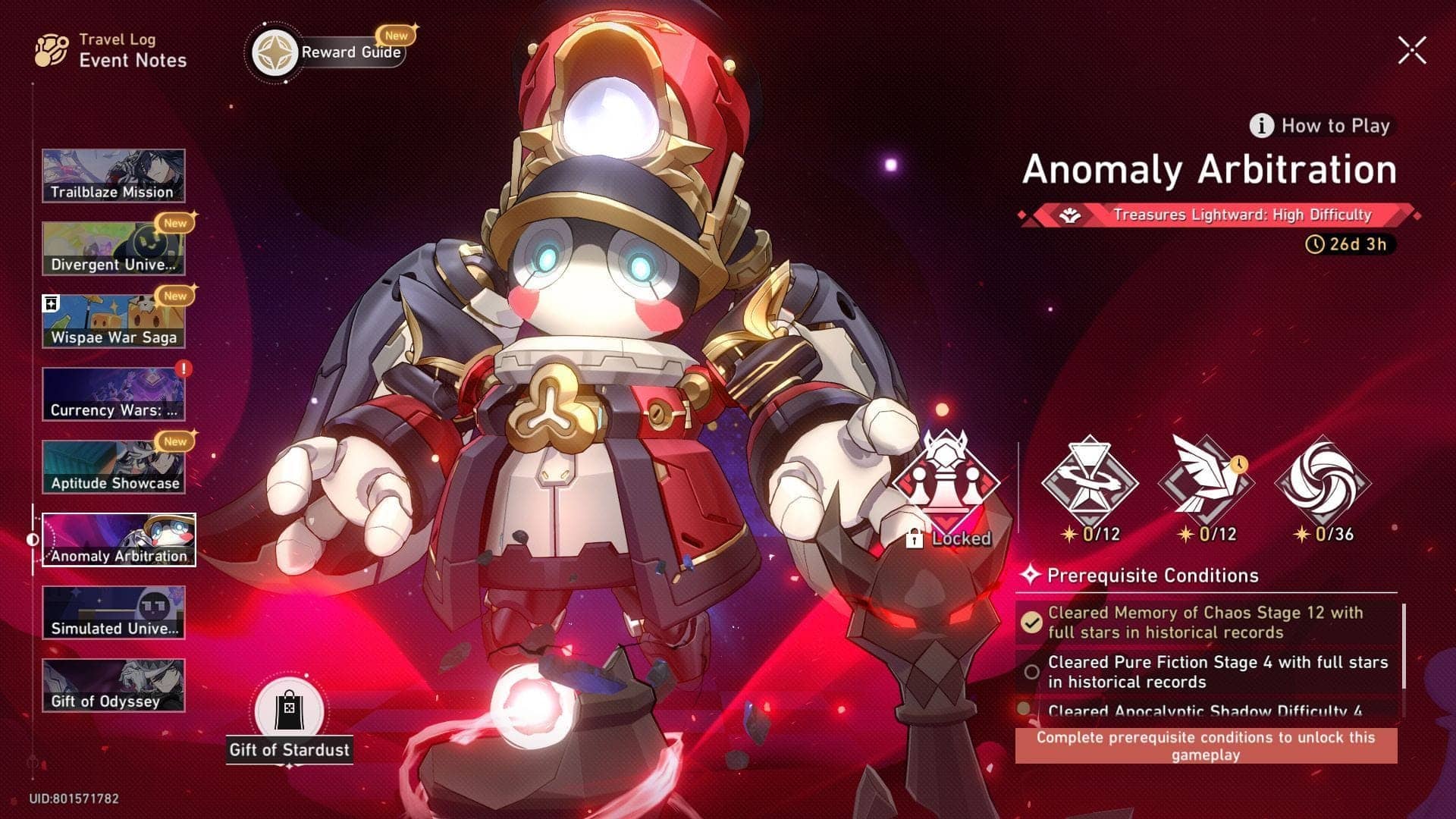Open the How to Play info
The width and height of the screenshot is (1456, 819).
coord(1319,126)
